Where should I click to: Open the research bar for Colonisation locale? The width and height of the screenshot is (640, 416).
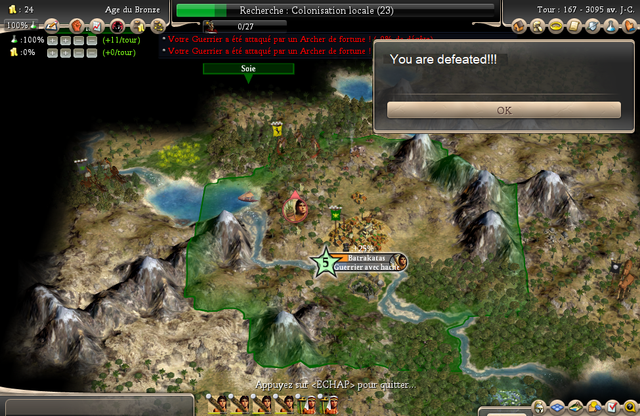[x=335, y=10]
